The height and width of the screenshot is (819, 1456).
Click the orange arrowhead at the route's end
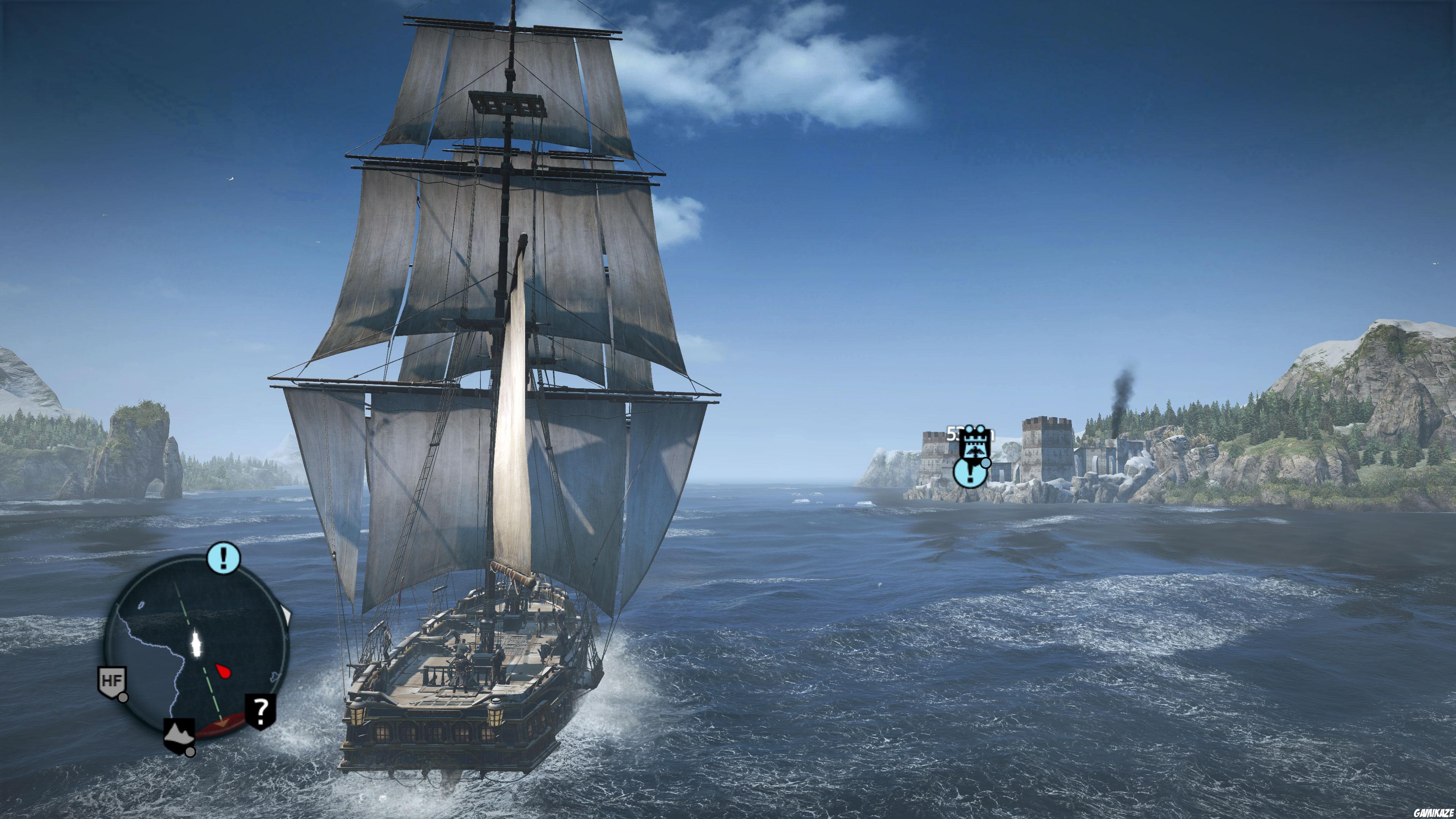coord(223,723)
